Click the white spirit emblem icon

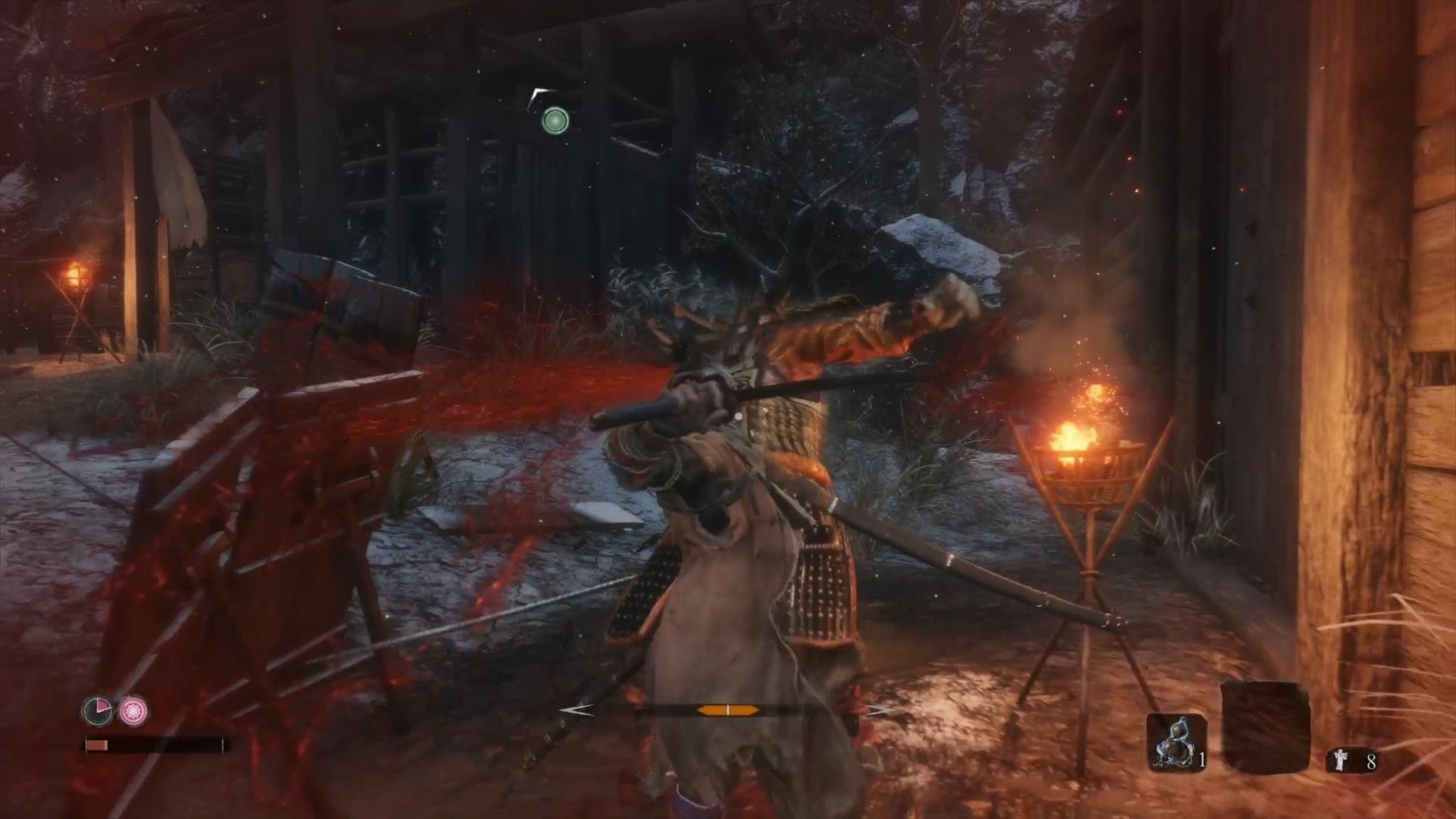(x=1340, y=761)
